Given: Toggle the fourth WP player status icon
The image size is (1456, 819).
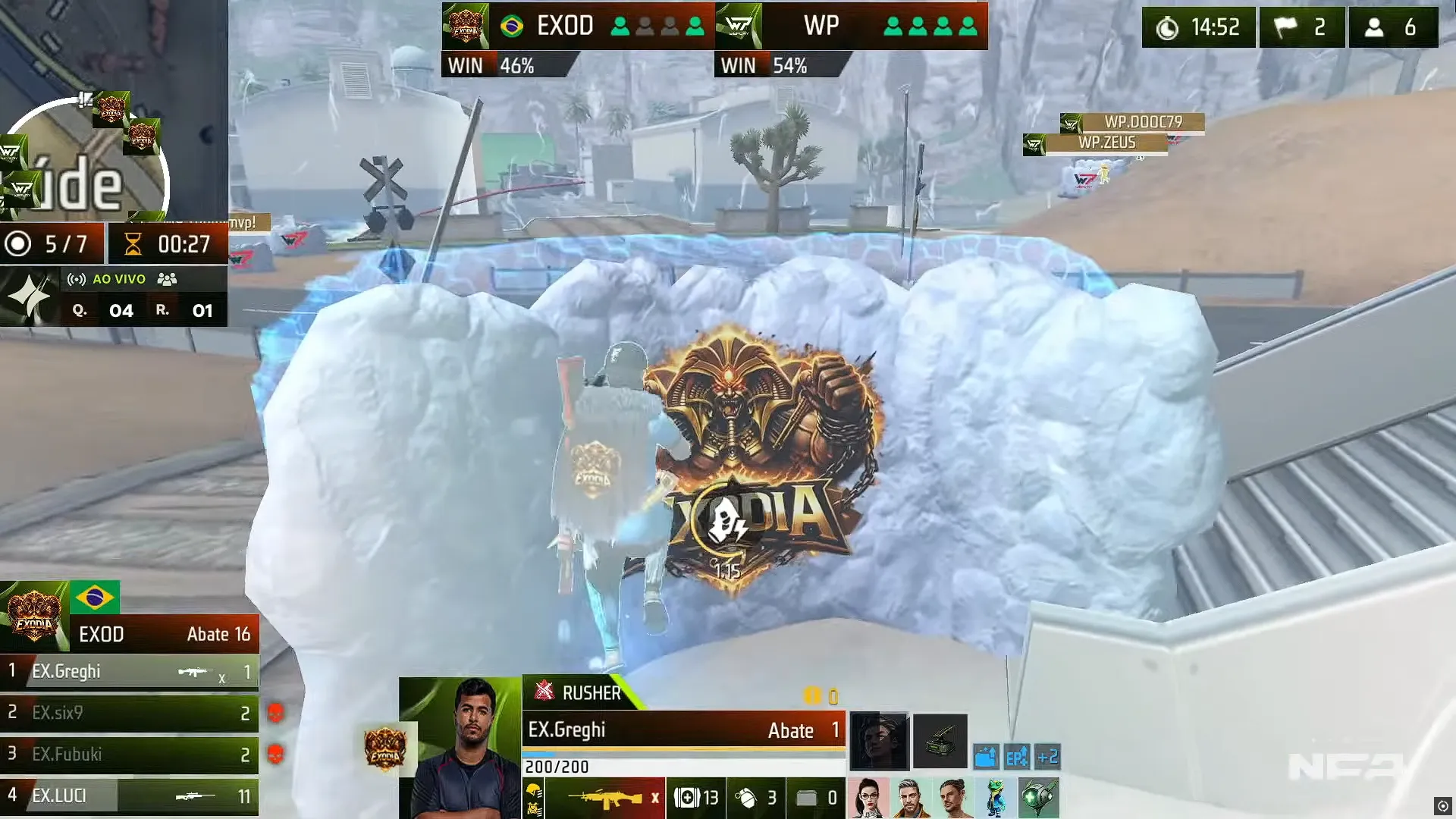Looking at the screenshot, I should pos(968,25).
